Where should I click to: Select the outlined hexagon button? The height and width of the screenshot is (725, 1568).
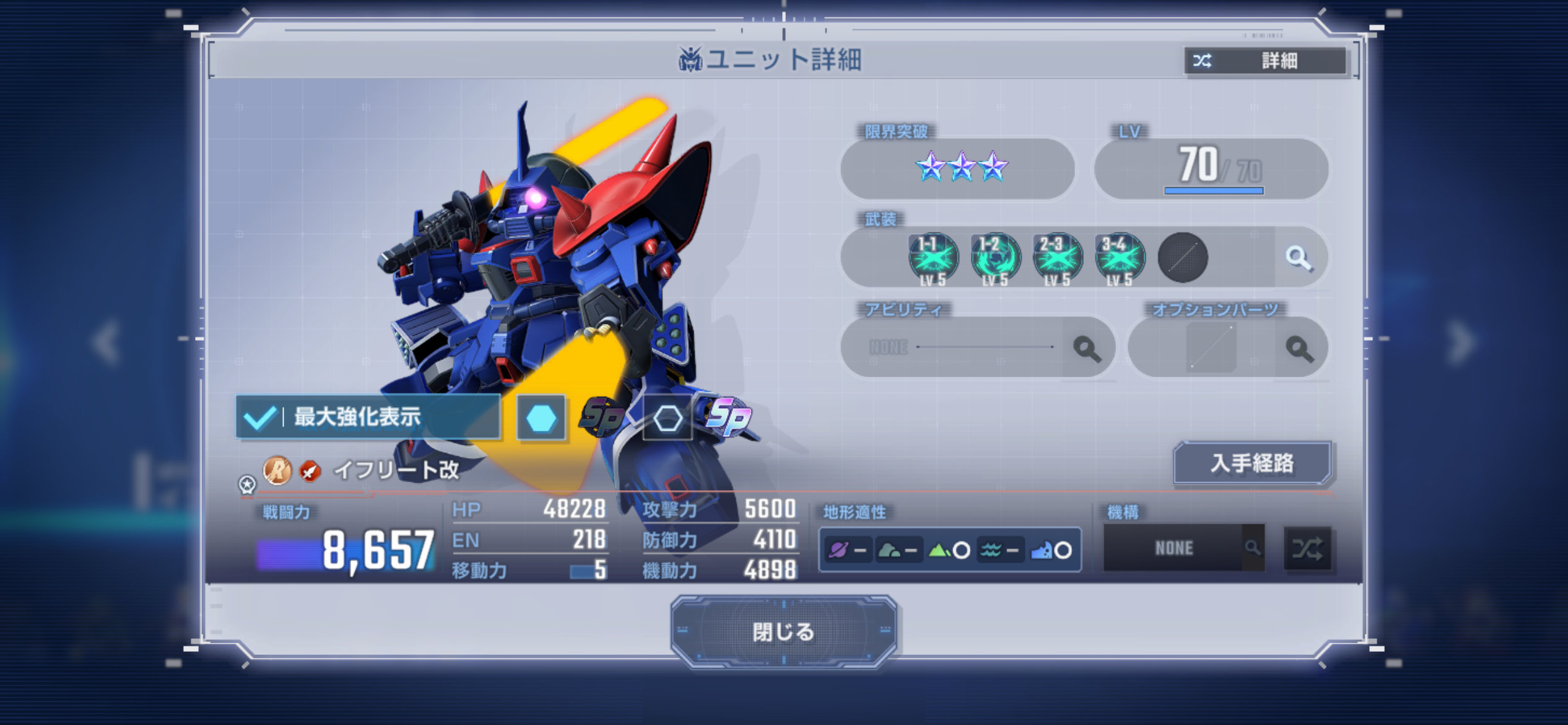(668, 418)
